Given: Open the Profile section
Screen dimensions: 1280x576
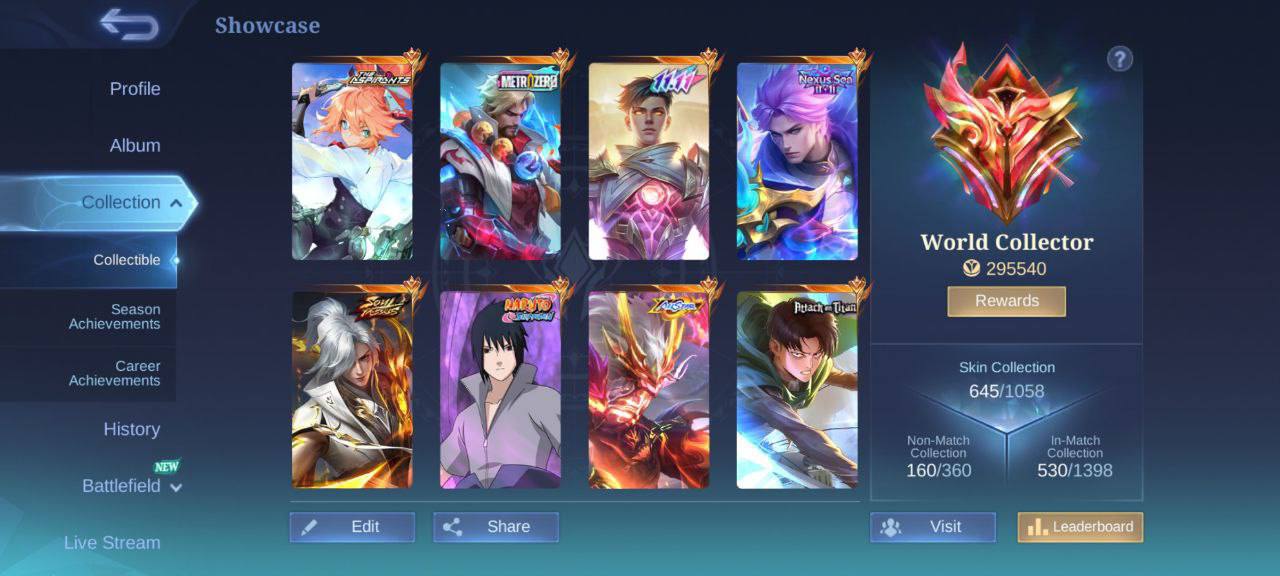Looking at the screenshot, I should point(135,89).
